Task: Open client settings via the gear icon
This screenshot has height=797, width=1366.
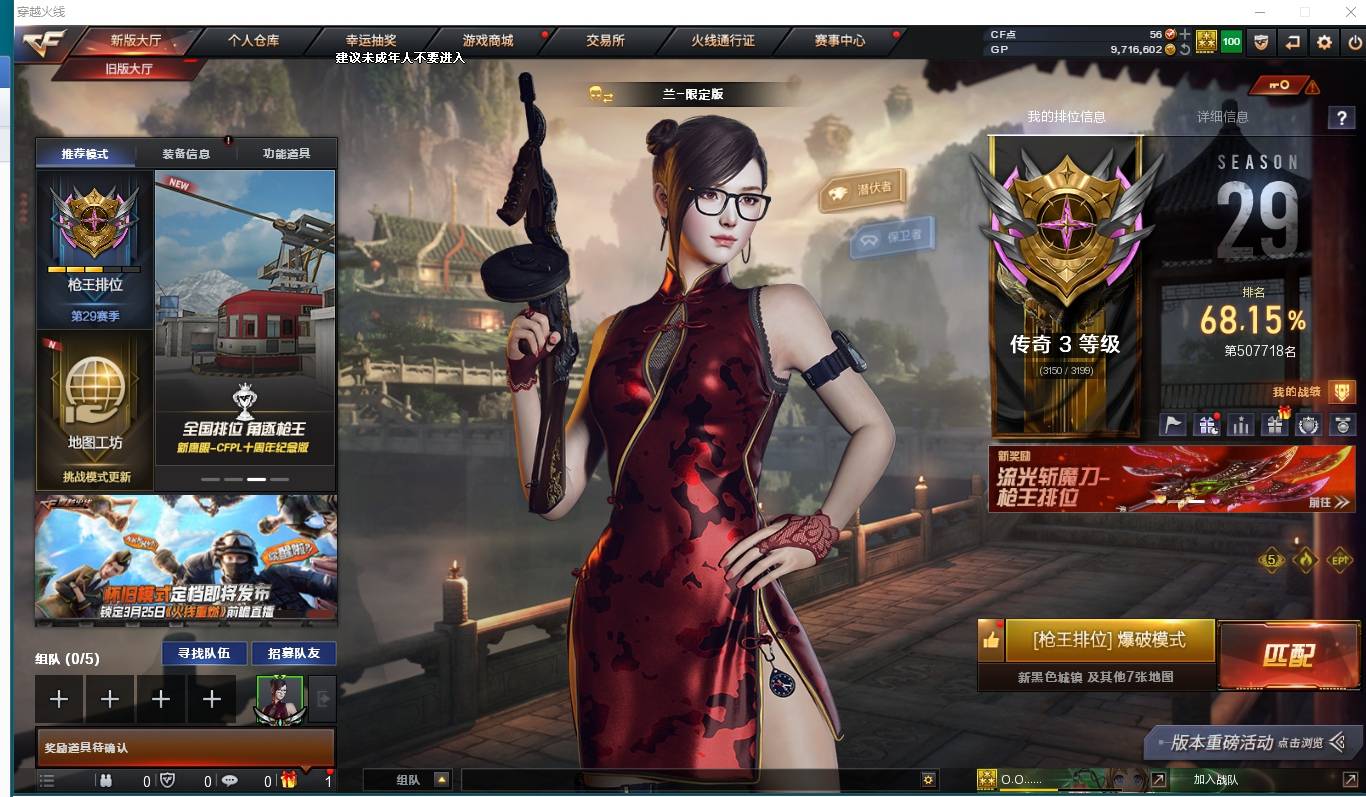Action: (x=1324, y=42)
